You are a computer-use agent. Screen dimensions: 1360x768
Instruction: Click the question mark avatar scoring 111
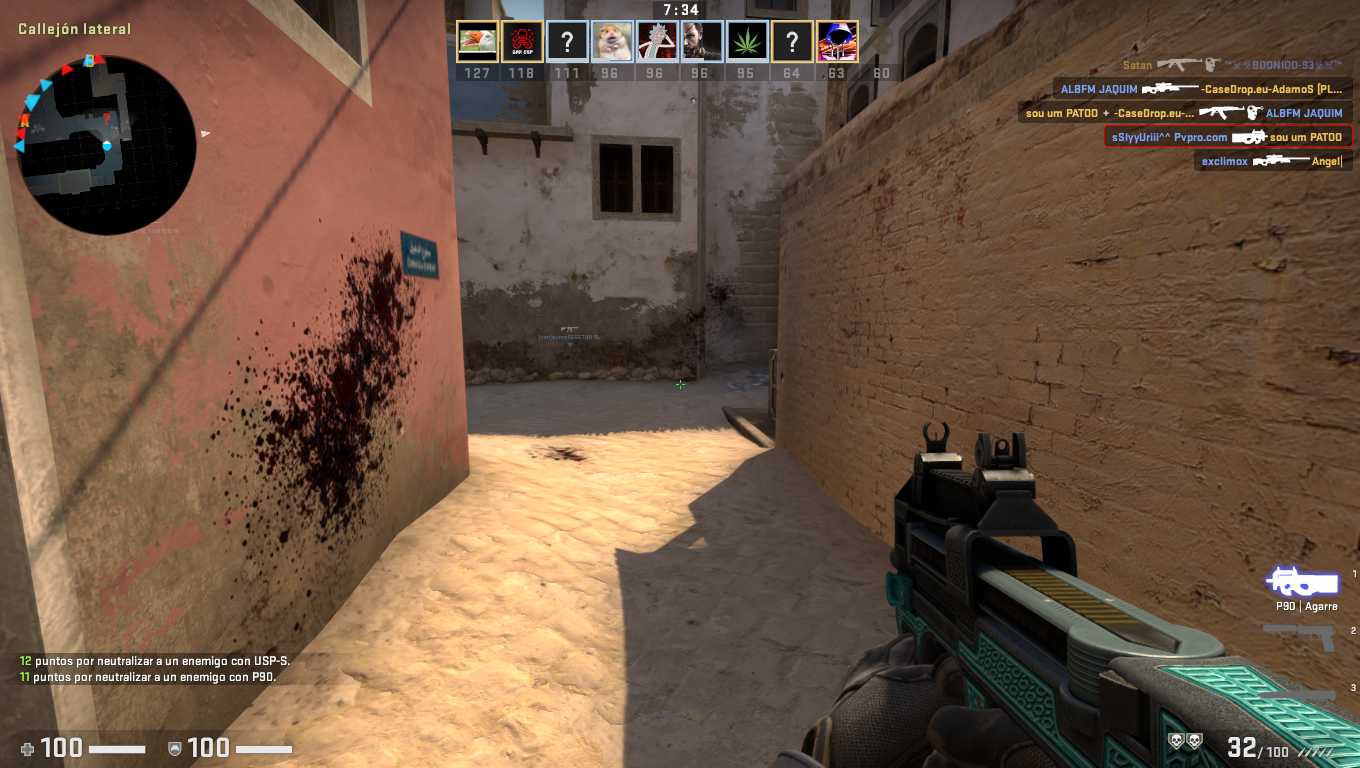(x=567, y=42)
